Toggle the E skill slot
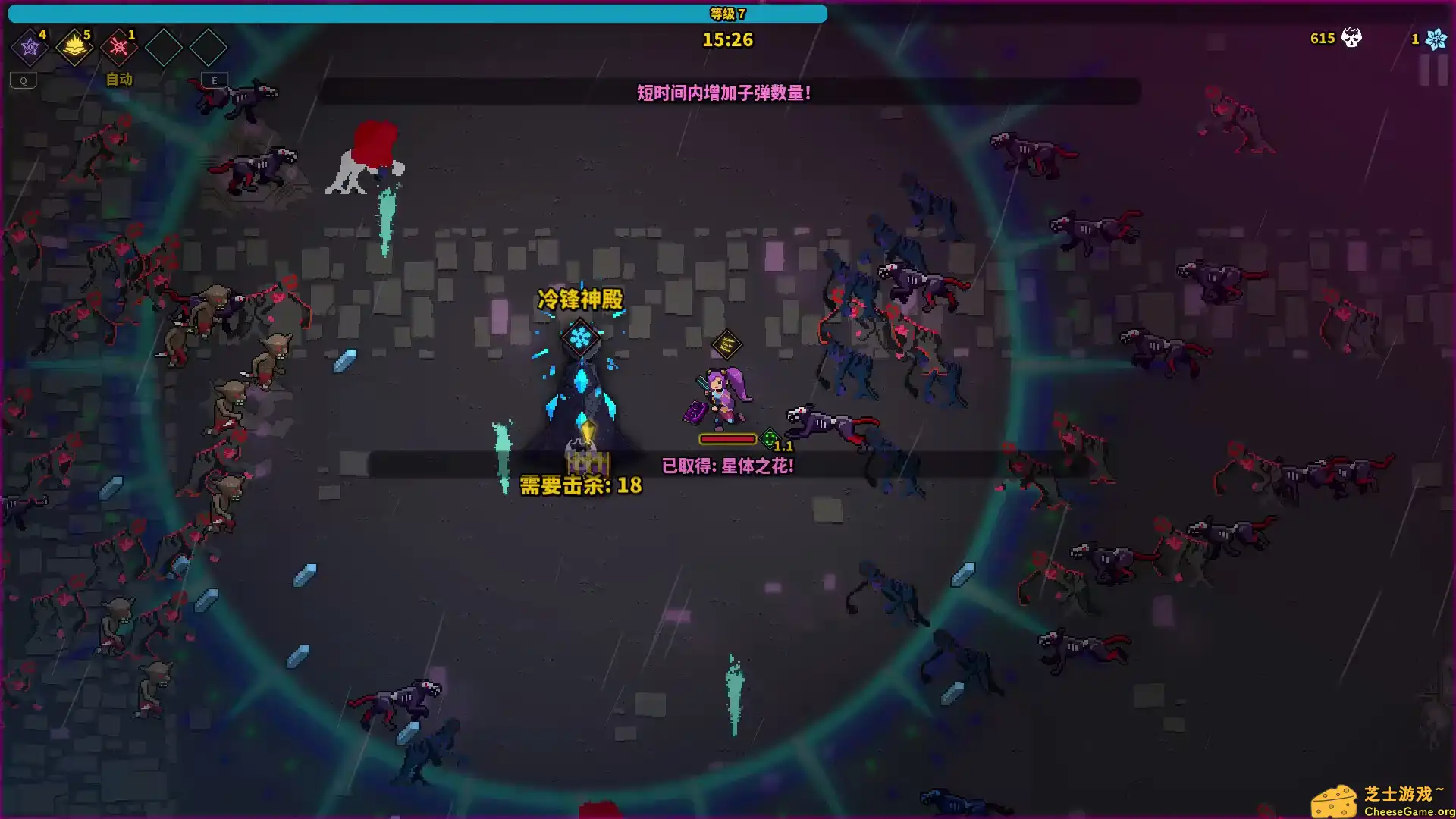 [214, 80]
